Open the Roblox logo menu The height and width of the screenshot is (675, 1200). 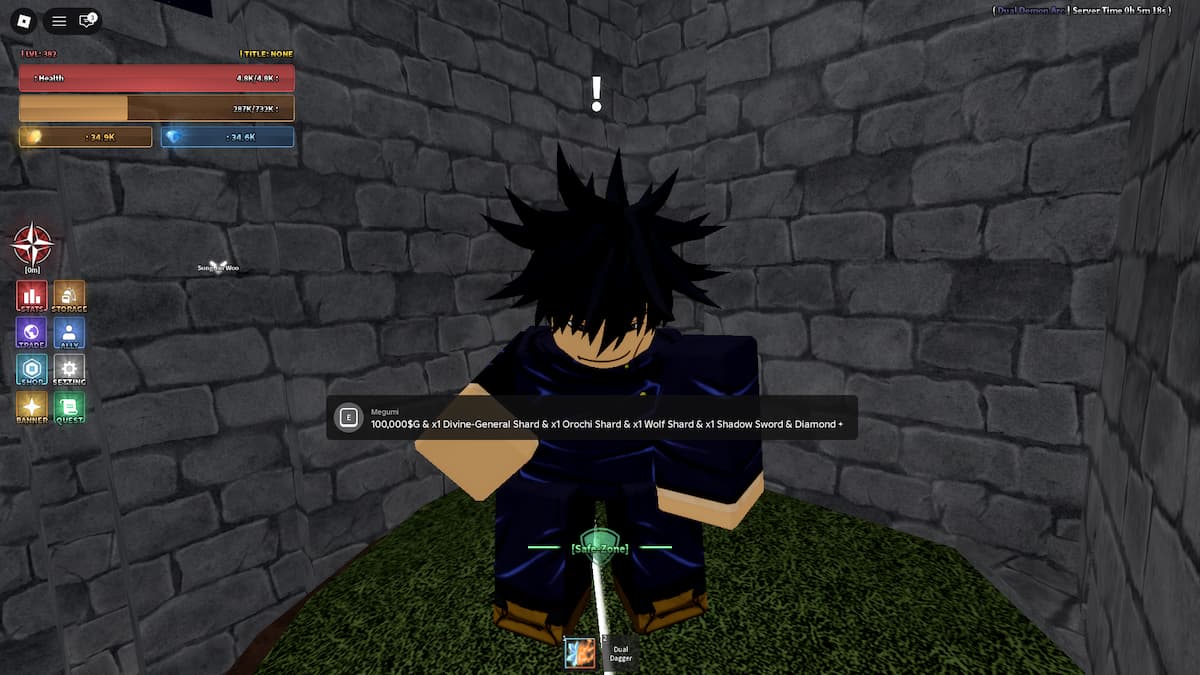pos(26,20)
